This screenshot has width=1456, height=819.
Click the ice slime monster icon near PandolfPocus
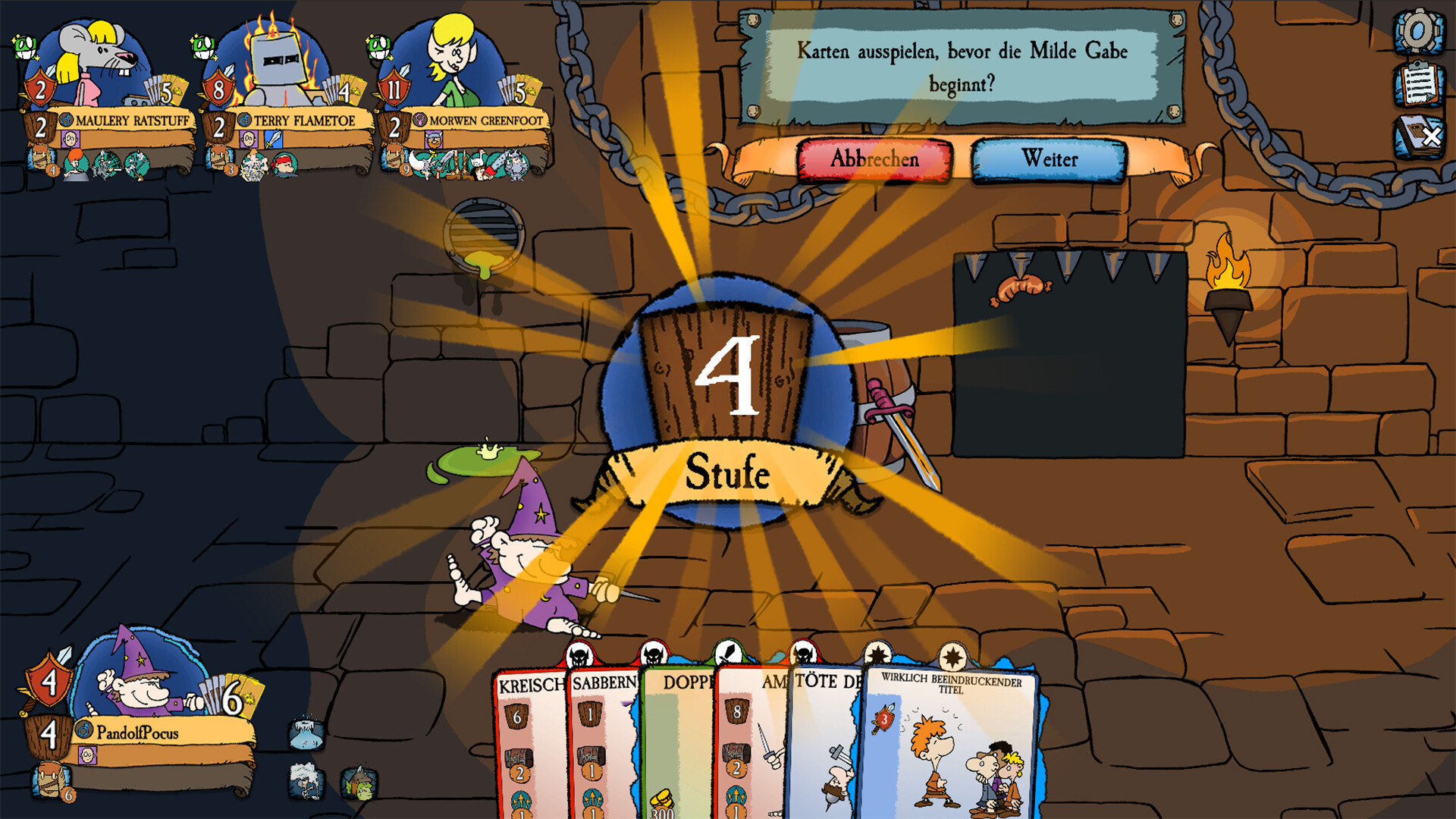click(304, 734)
